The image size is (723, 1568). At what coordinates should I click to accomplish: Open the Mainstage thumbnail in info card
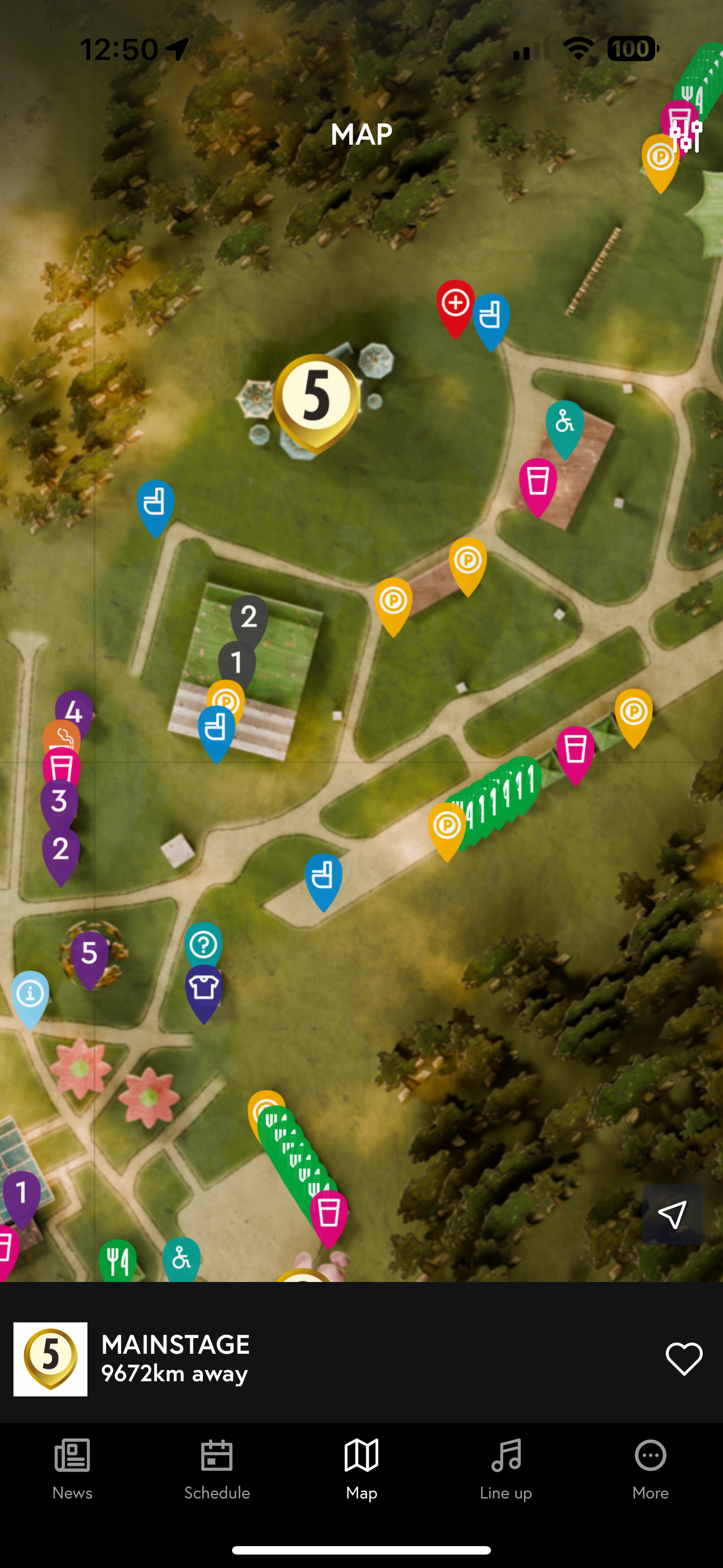point(50,1359)
